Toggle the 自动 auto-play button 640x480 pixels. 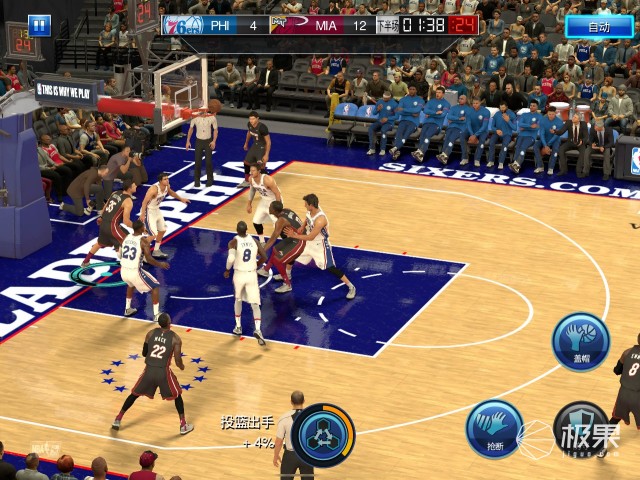(599, 27)
